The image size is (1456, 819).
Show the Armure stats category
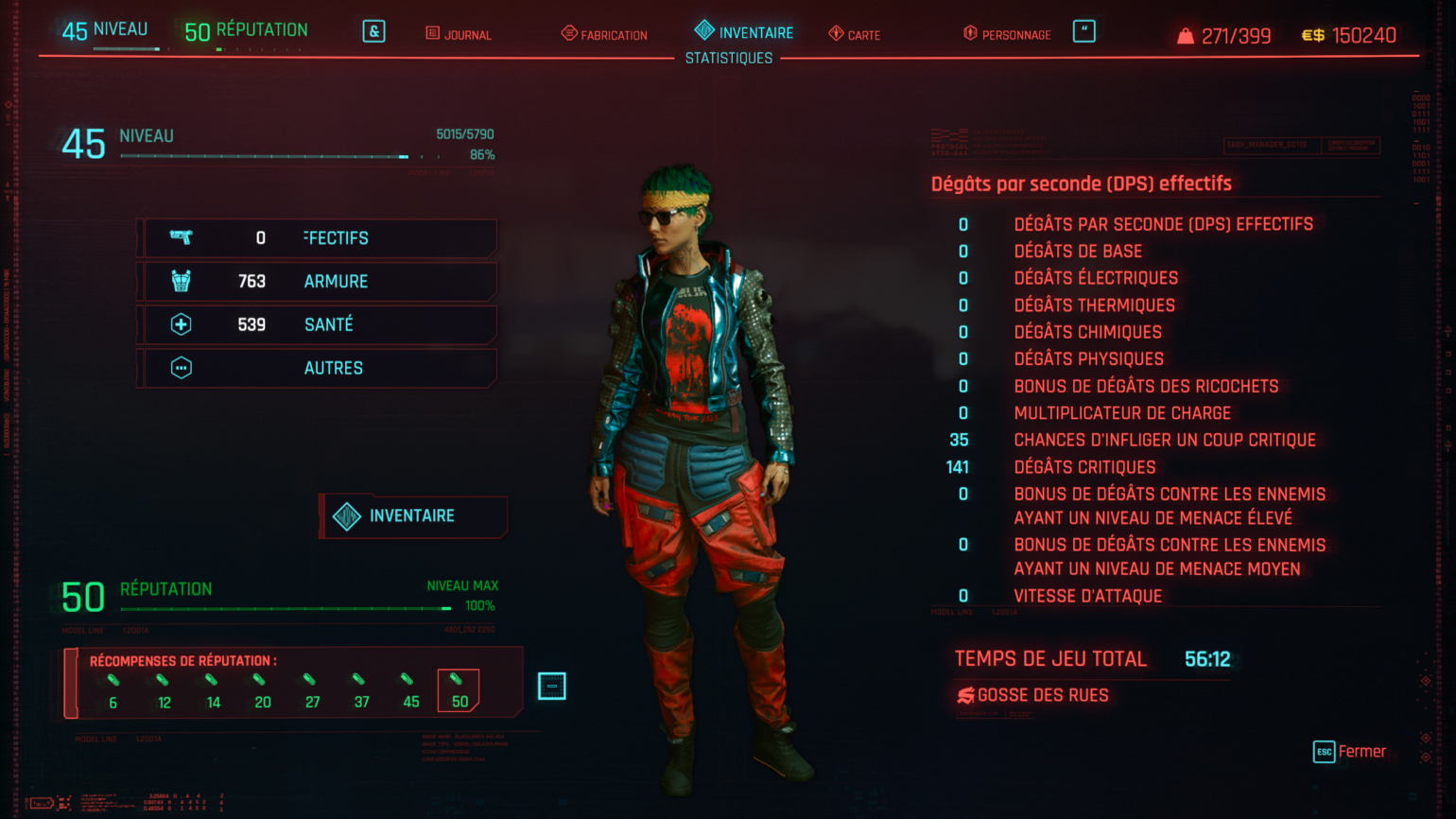pyautogui.click(x=318, y=282)
